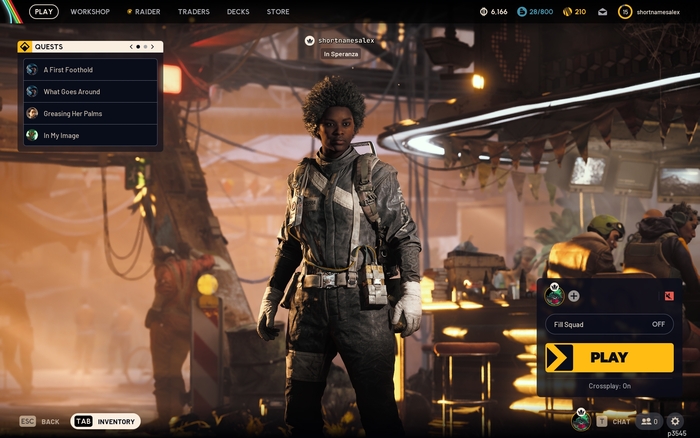Open the Decks tab

pos(238,12)
